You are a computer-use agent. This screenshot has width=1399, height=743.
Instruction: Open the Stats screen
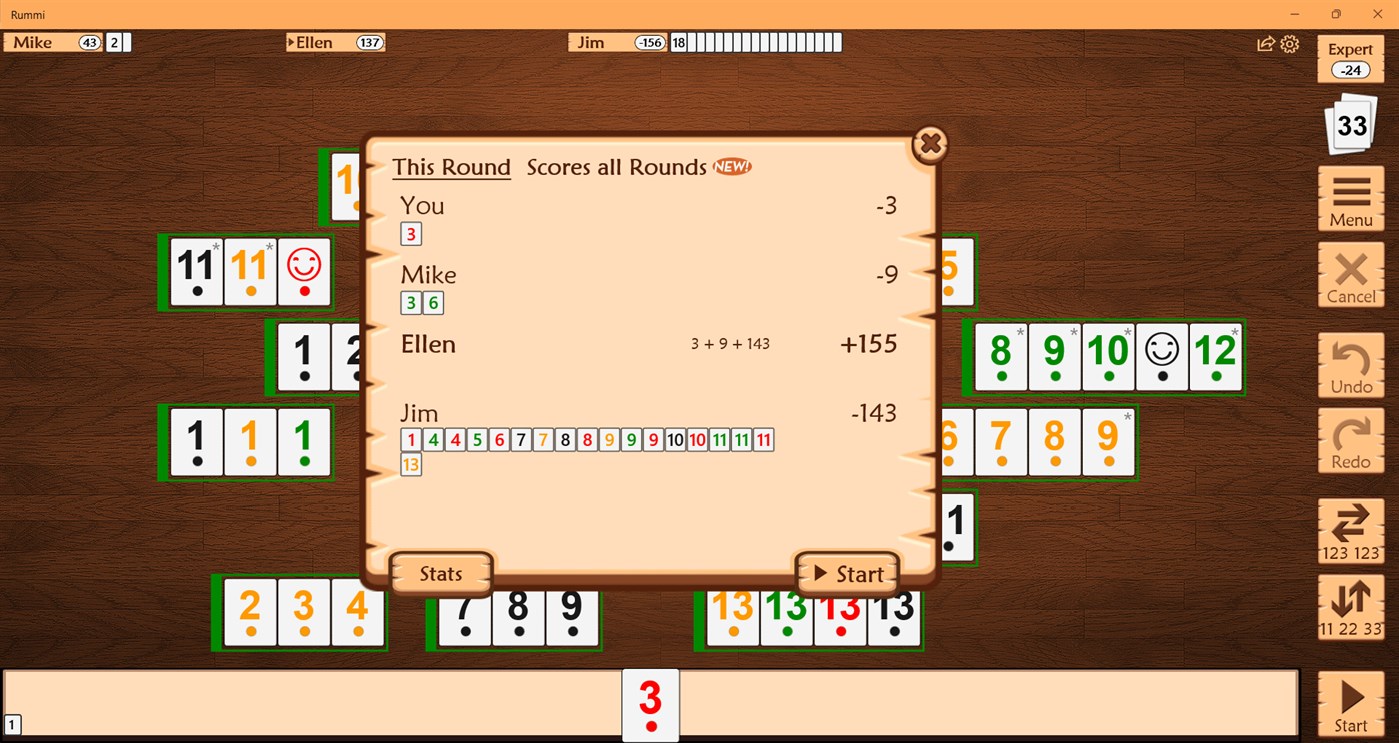point(440,573)
